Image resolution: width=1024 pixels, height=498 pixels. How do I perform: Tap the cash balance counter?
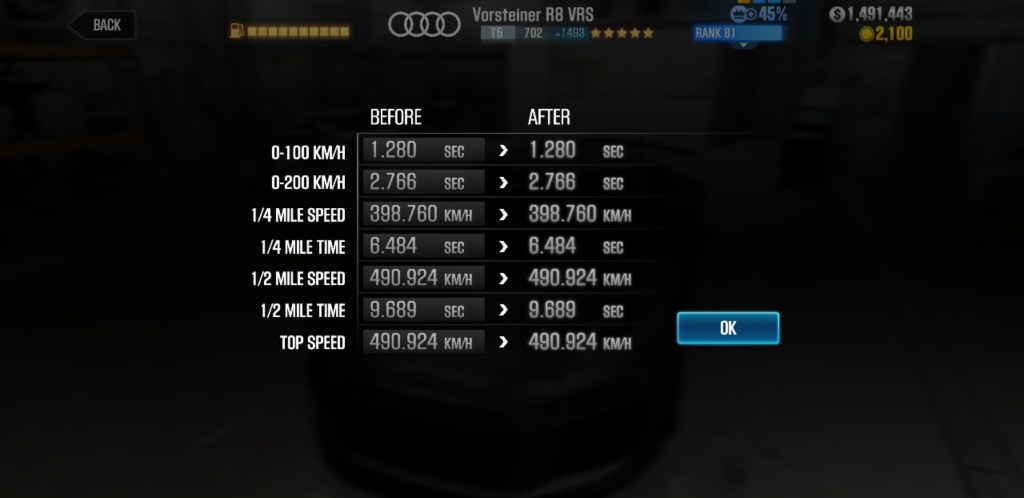(871, 14)
